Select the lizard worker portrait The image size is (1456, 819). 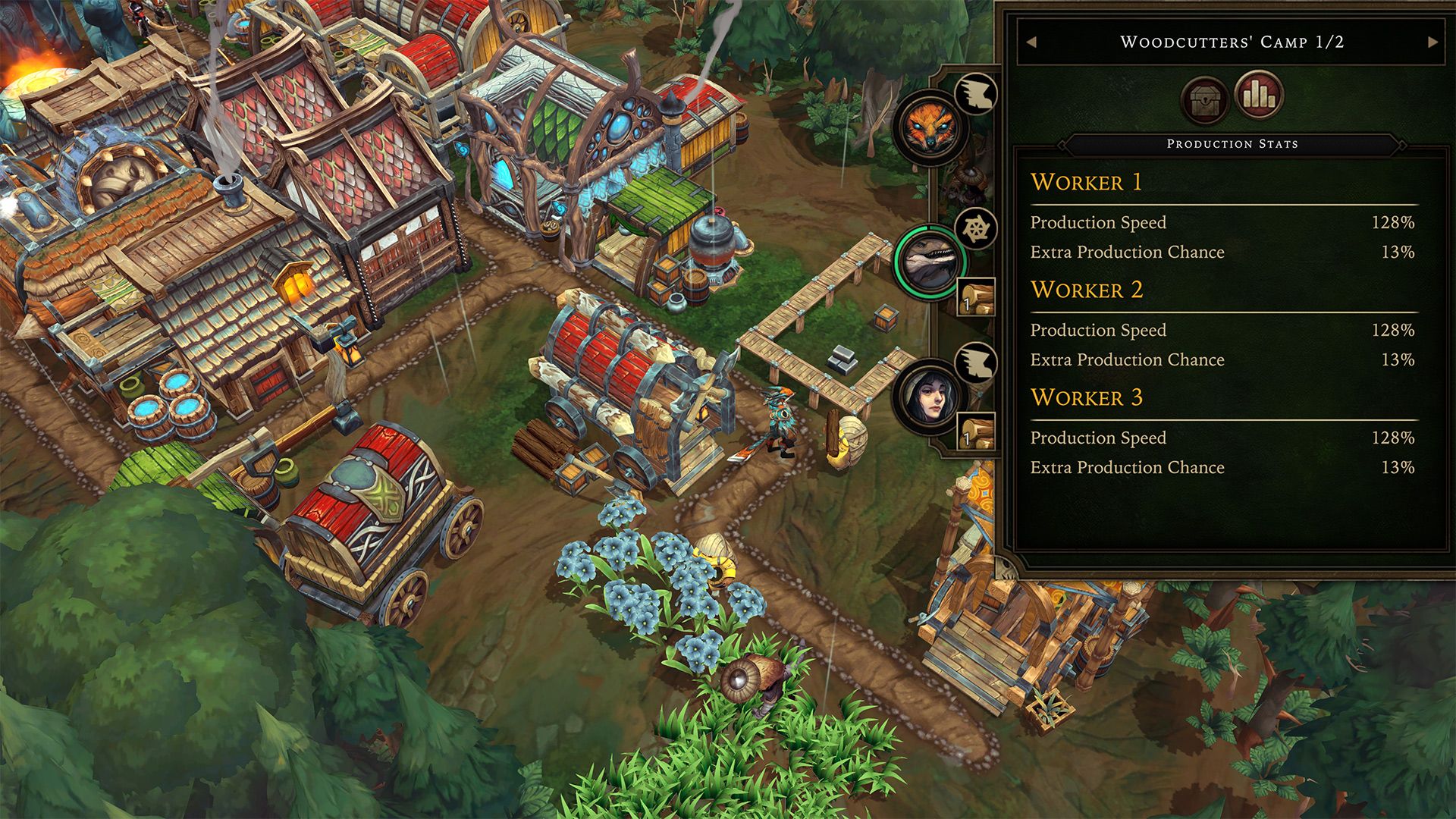tap(930, 262)
